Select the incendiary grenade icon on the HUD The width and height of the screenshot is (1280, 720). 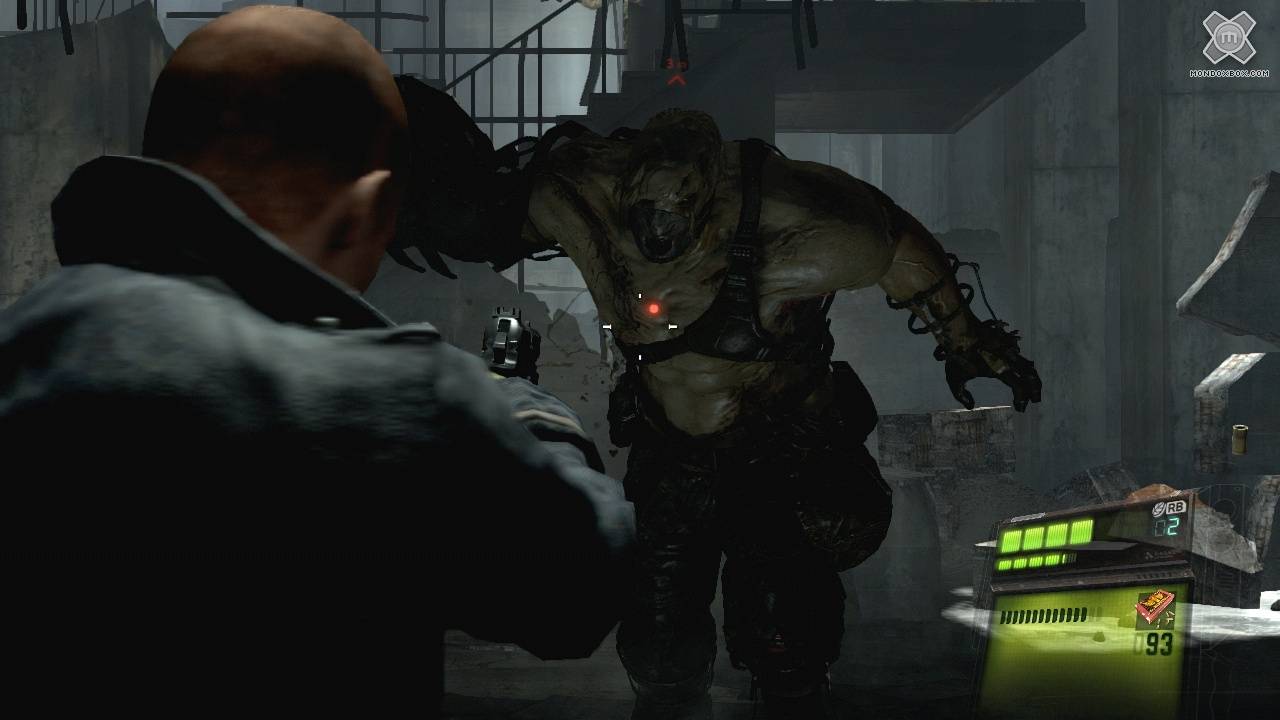tap(1157, 608)
